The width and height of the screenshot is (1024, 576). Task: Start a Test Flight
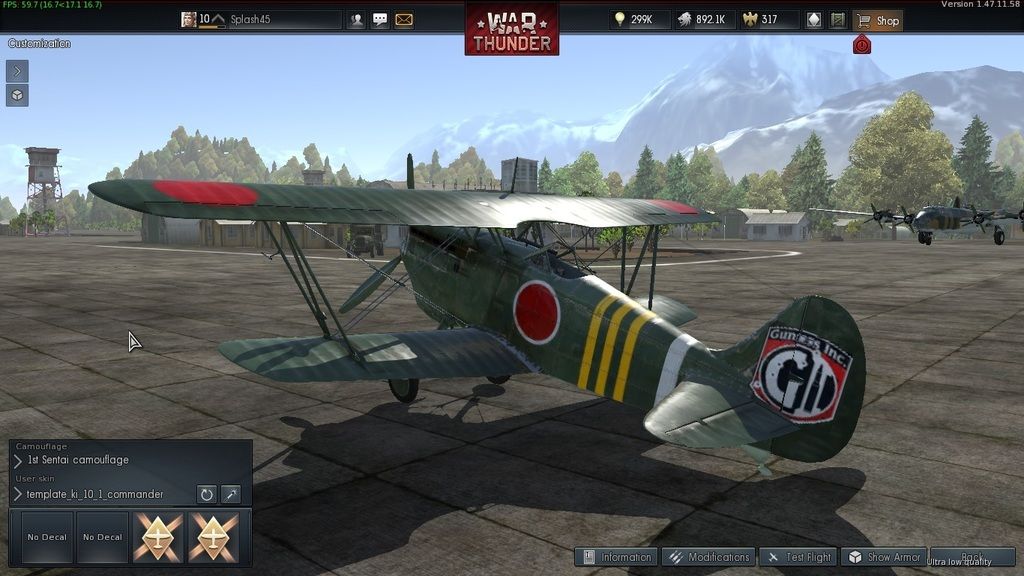tap(798, 557)
